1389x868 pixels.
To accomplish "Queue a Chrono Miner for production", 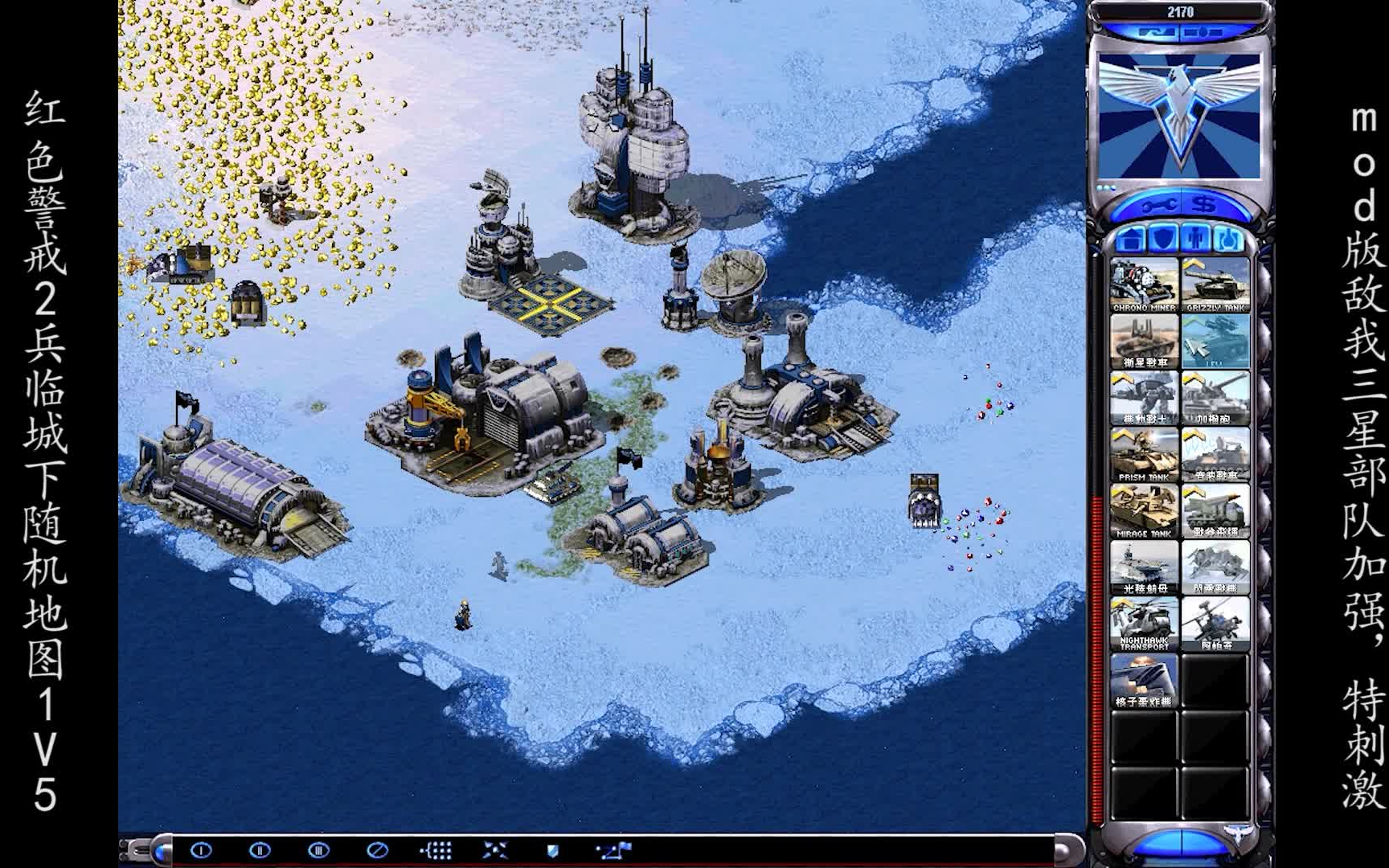I will [x=1144, y=285].
